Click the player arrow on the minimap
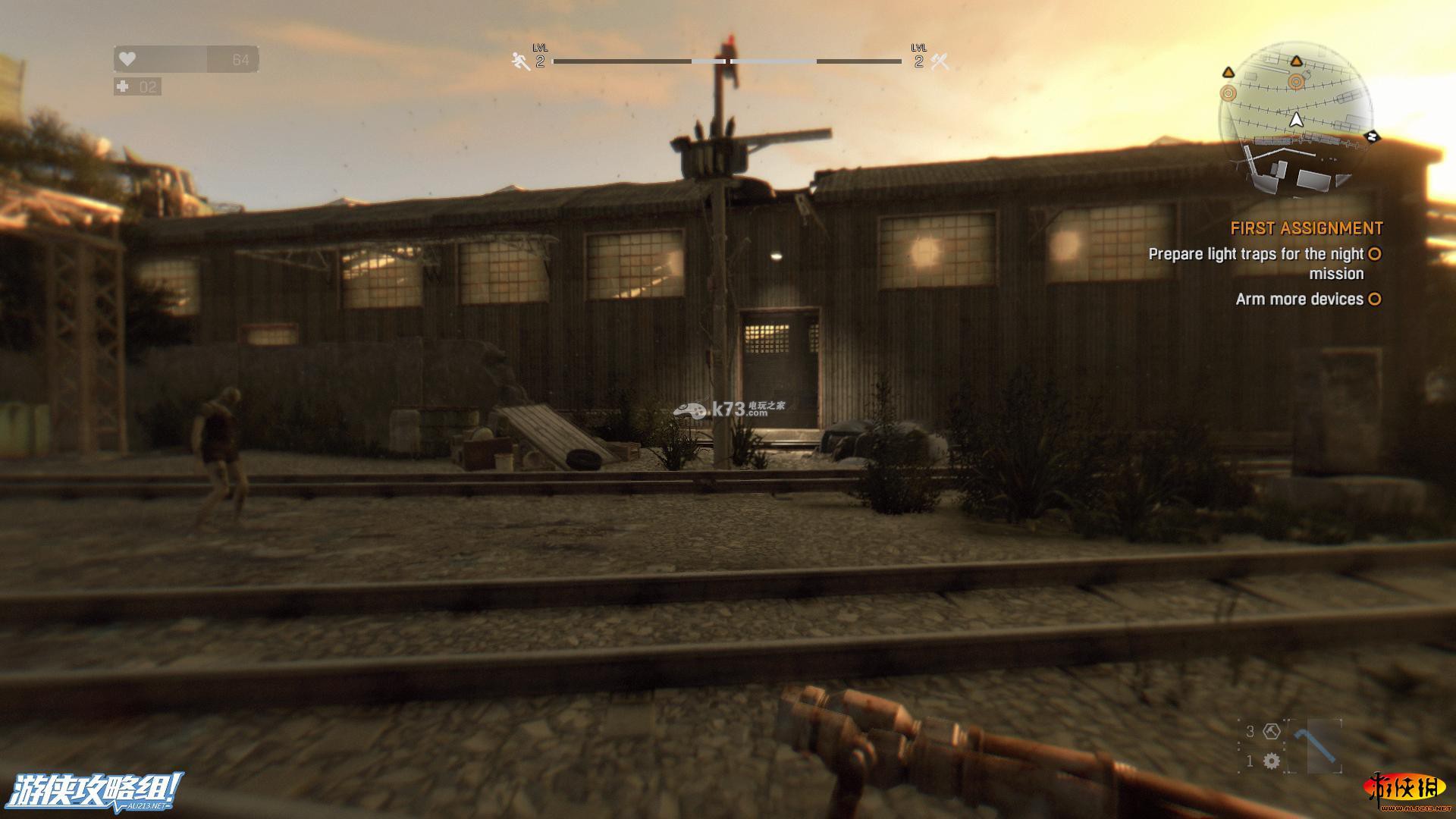1456x819 pixels. [x=1296, y=120]
